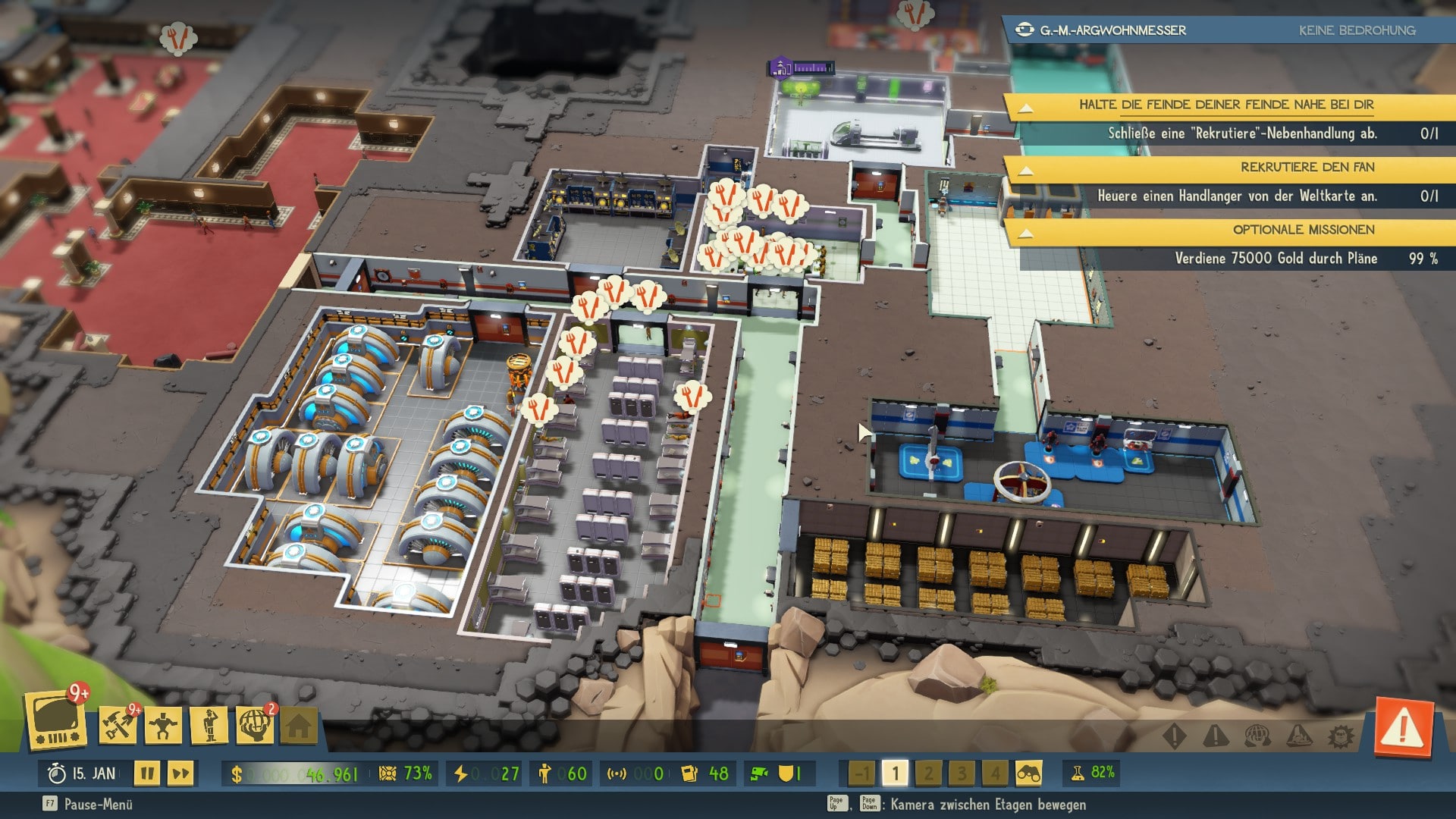Switch to floor 4 view
Image resolution: width=1456 pixels, height=819 pixels.
(x=994, y=773)
